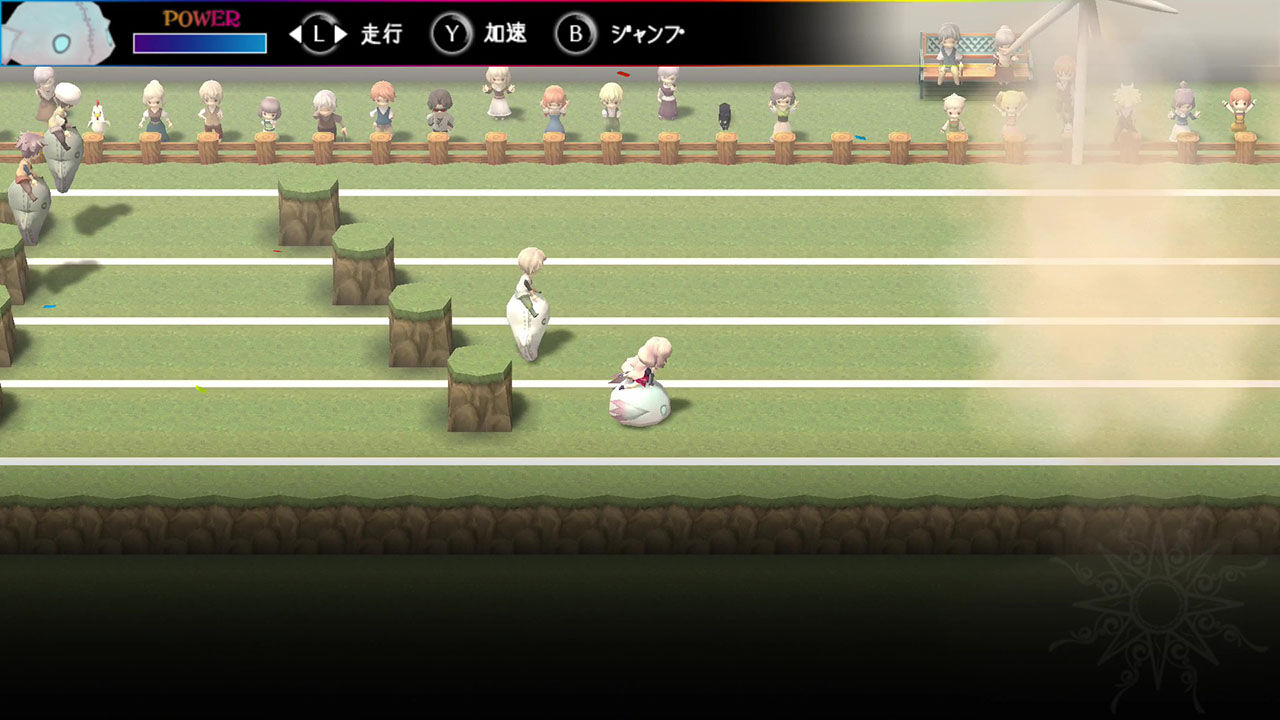Click the Y button 加速 icon

click(x=452, y=33)
